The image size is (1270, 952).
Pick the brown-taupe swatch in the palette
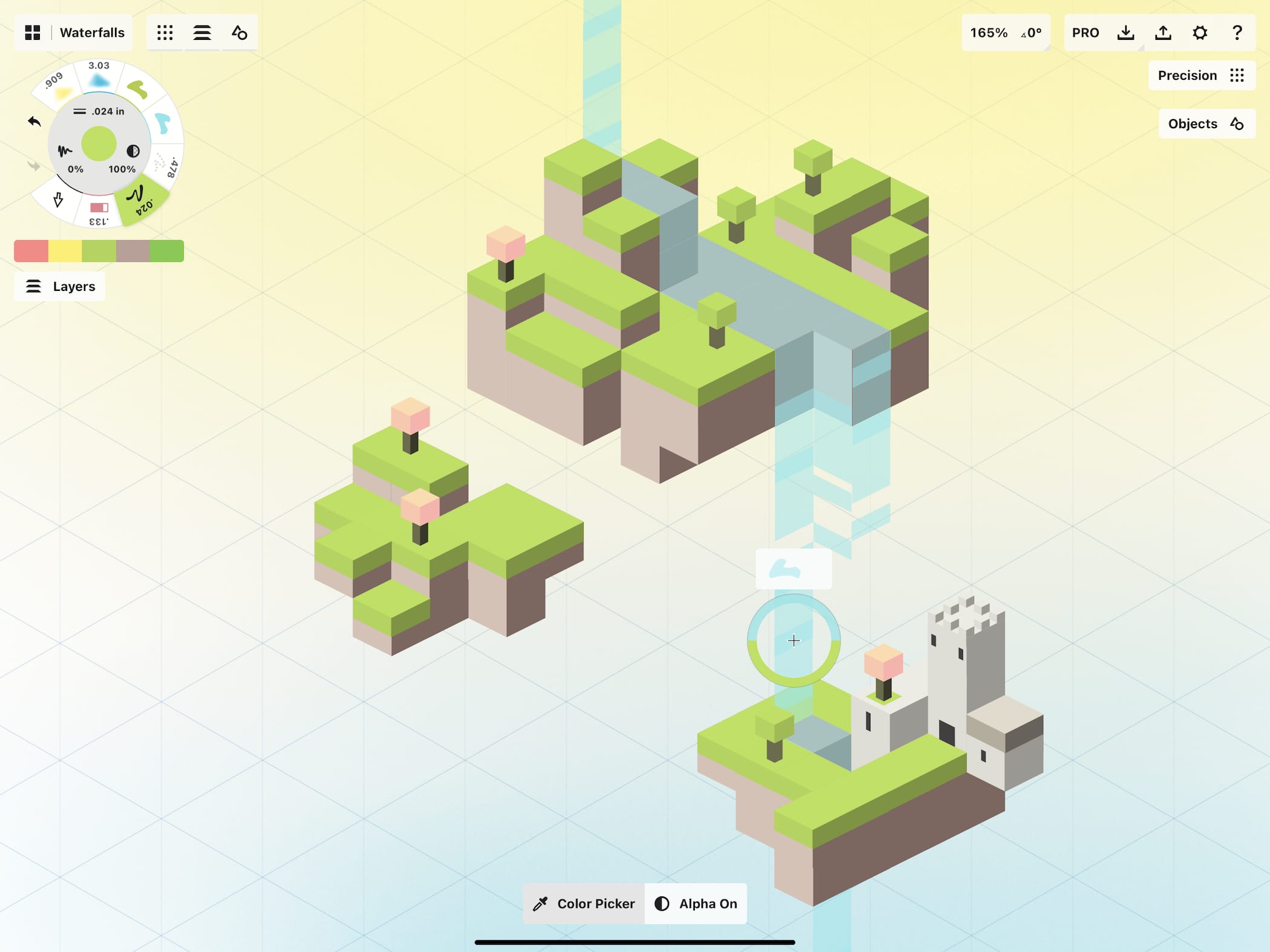[x=132, y=251]
